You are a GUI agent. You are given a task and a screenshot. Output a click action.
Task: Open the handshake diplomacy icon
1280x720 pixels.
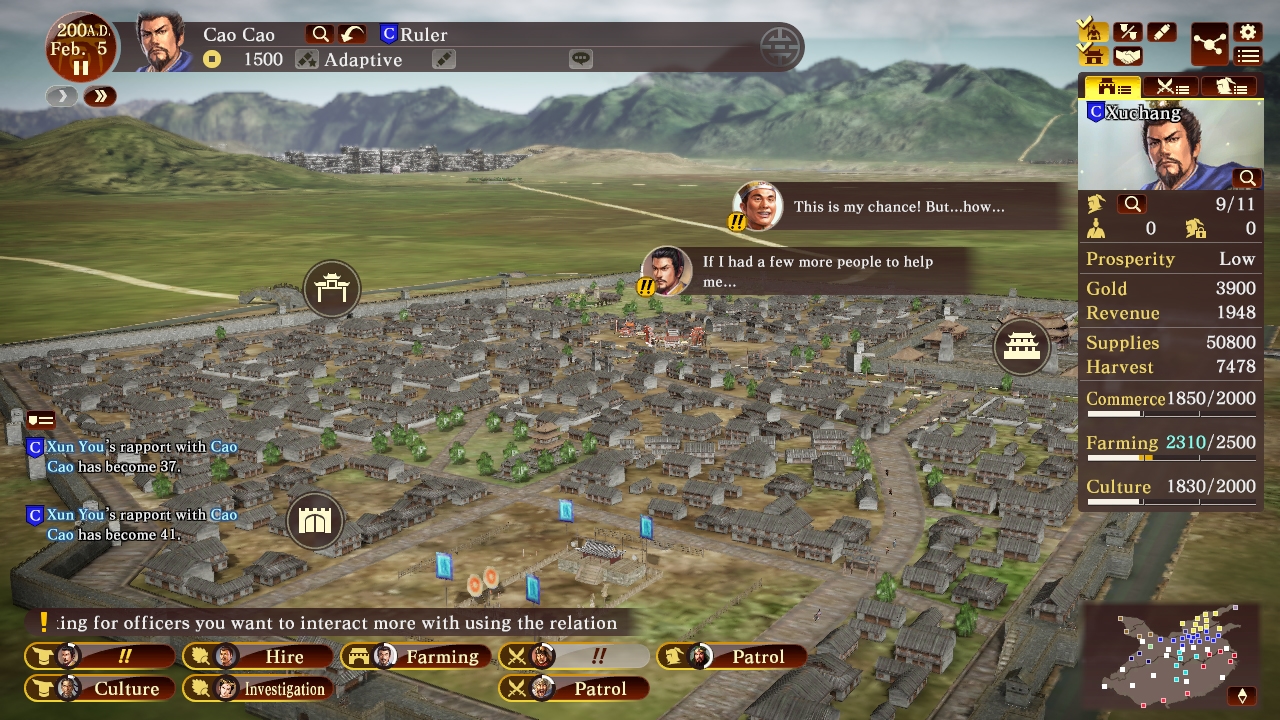[1128, 55]
